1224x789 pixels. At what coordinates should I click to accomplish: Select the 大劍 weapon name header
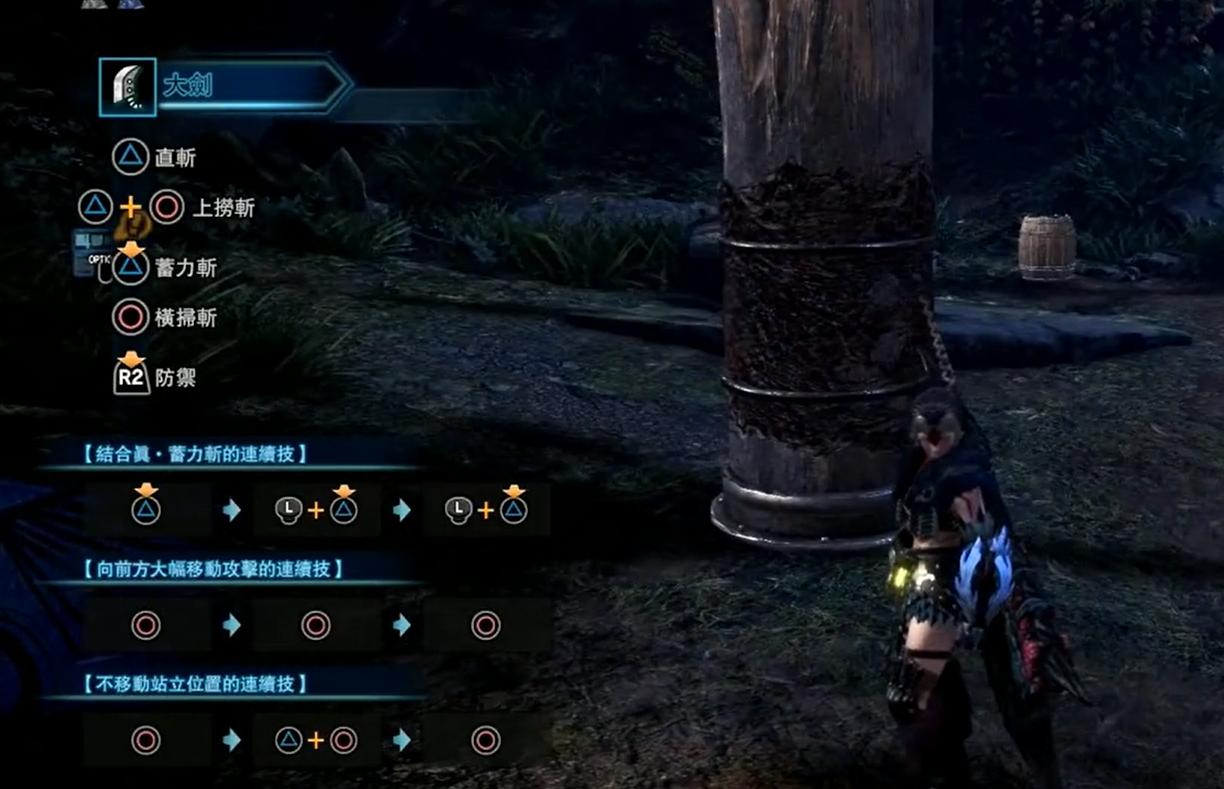coord(188,86)
